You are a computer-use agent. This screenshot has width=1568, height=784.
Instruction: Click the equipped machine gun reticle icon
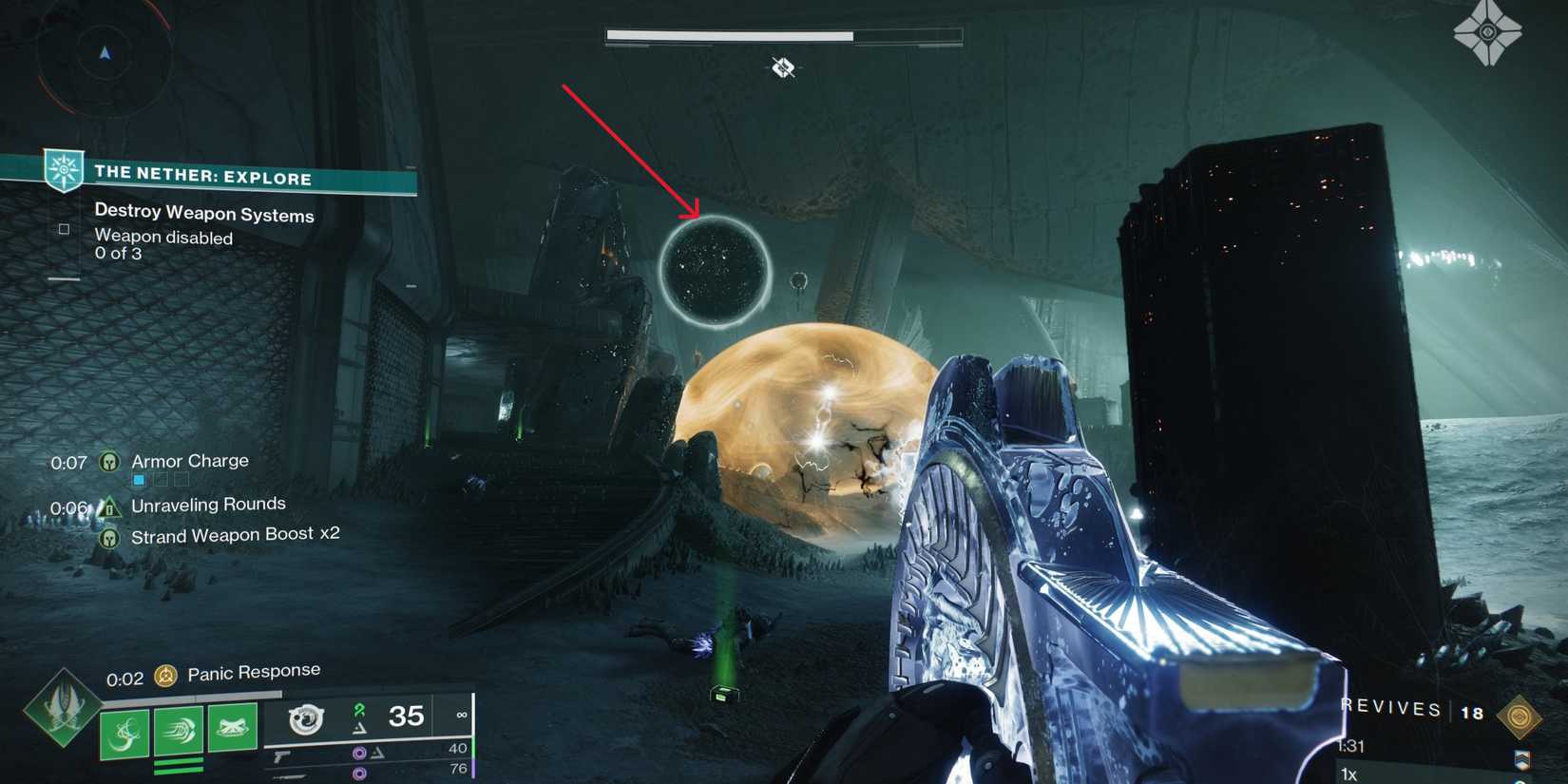pyautogui.click(x=306, y=719)
